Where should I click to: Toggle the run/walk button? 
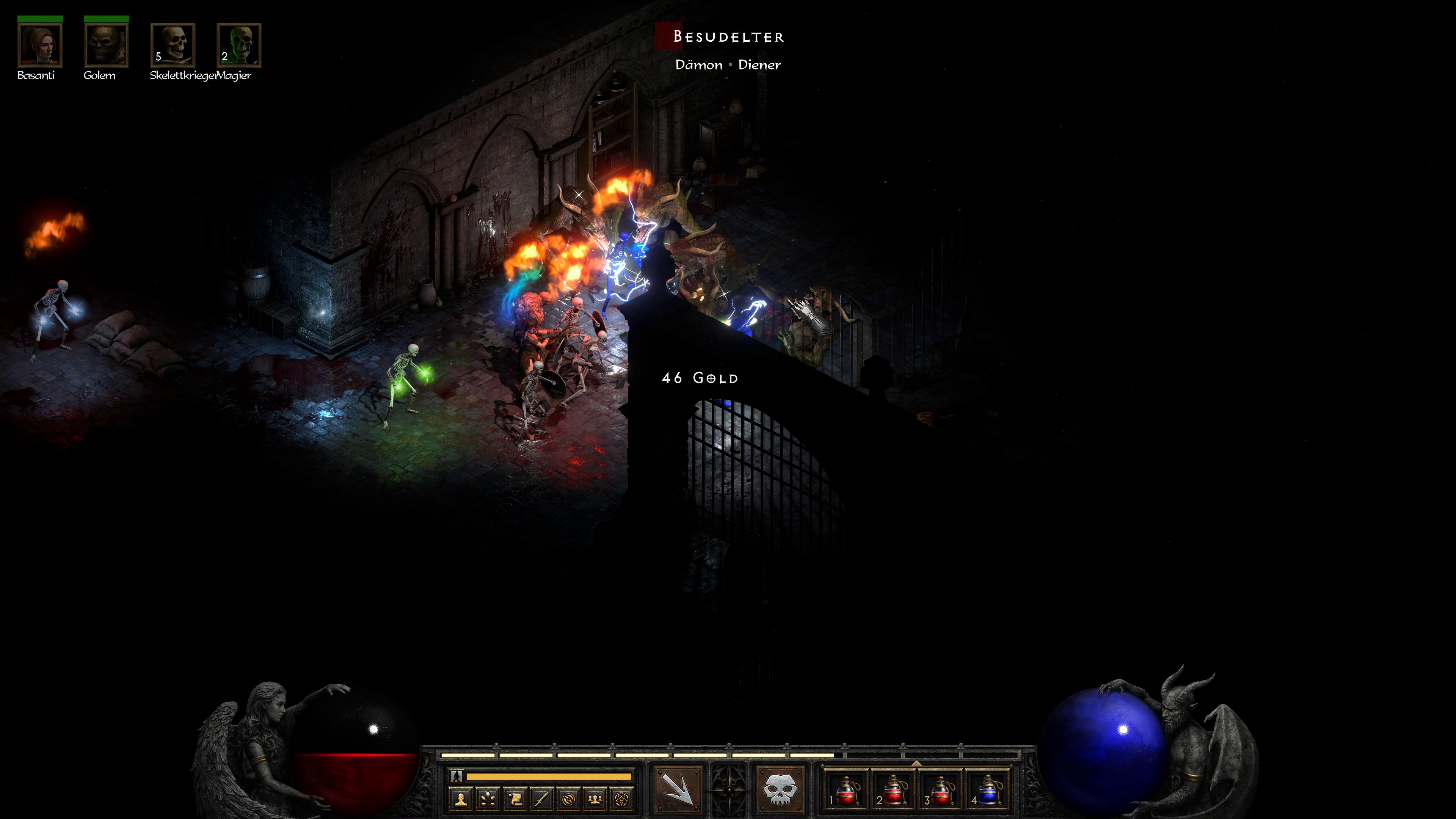click(457, 777)
